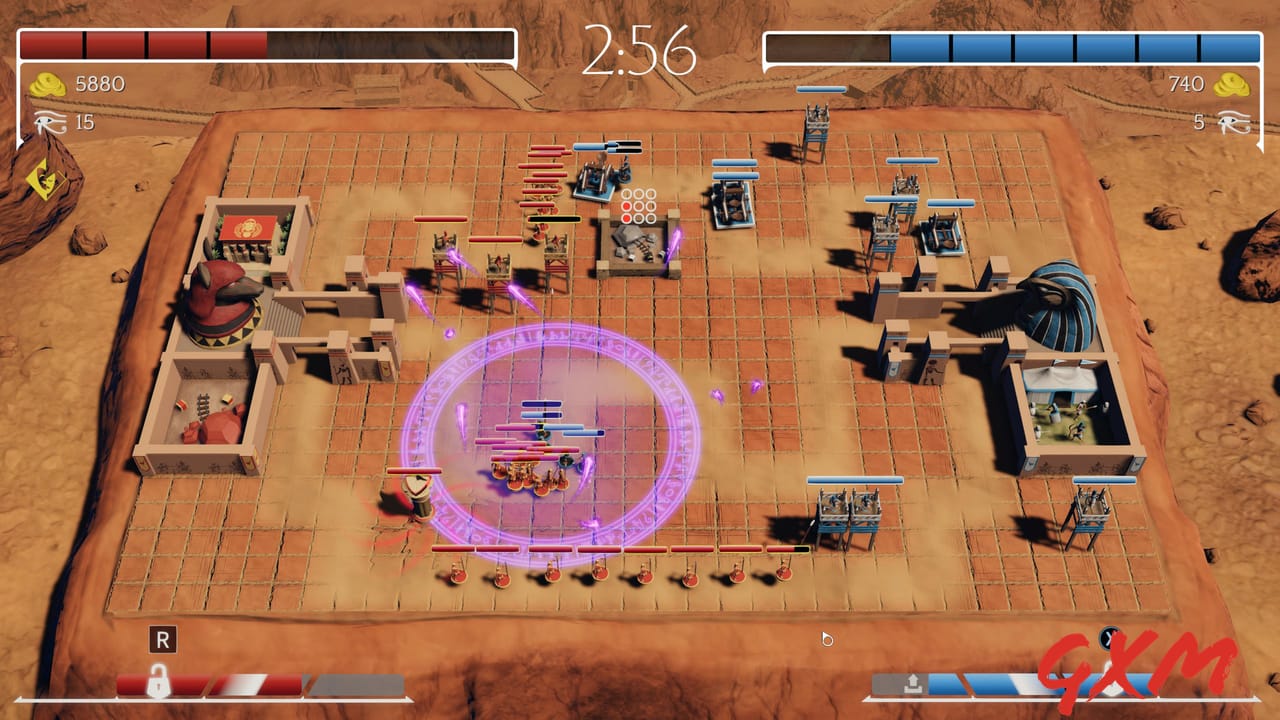Click the upgrade arrow icon on the blue bar

(x=913, y=682)
